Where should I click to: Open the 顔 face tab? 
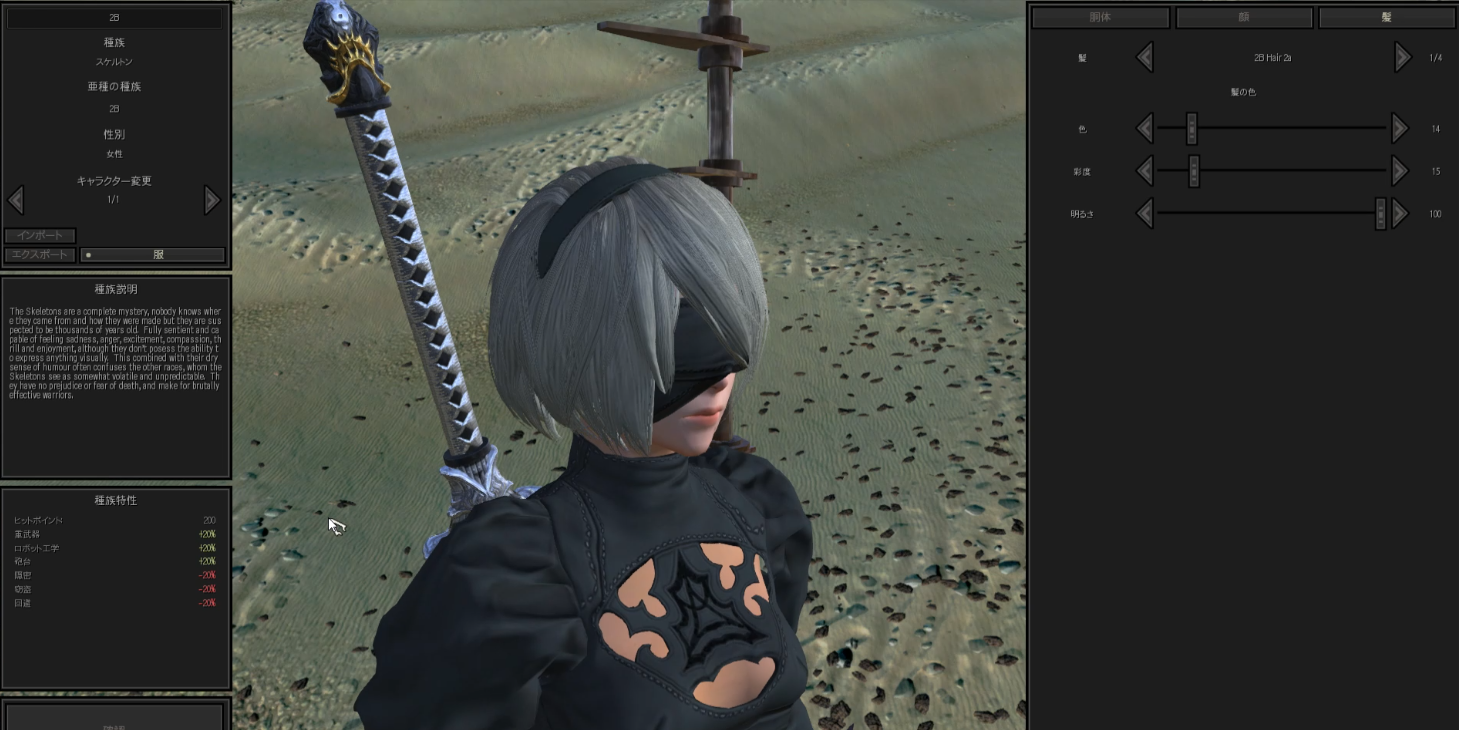pyautogui.click(x=1242, y=17)
